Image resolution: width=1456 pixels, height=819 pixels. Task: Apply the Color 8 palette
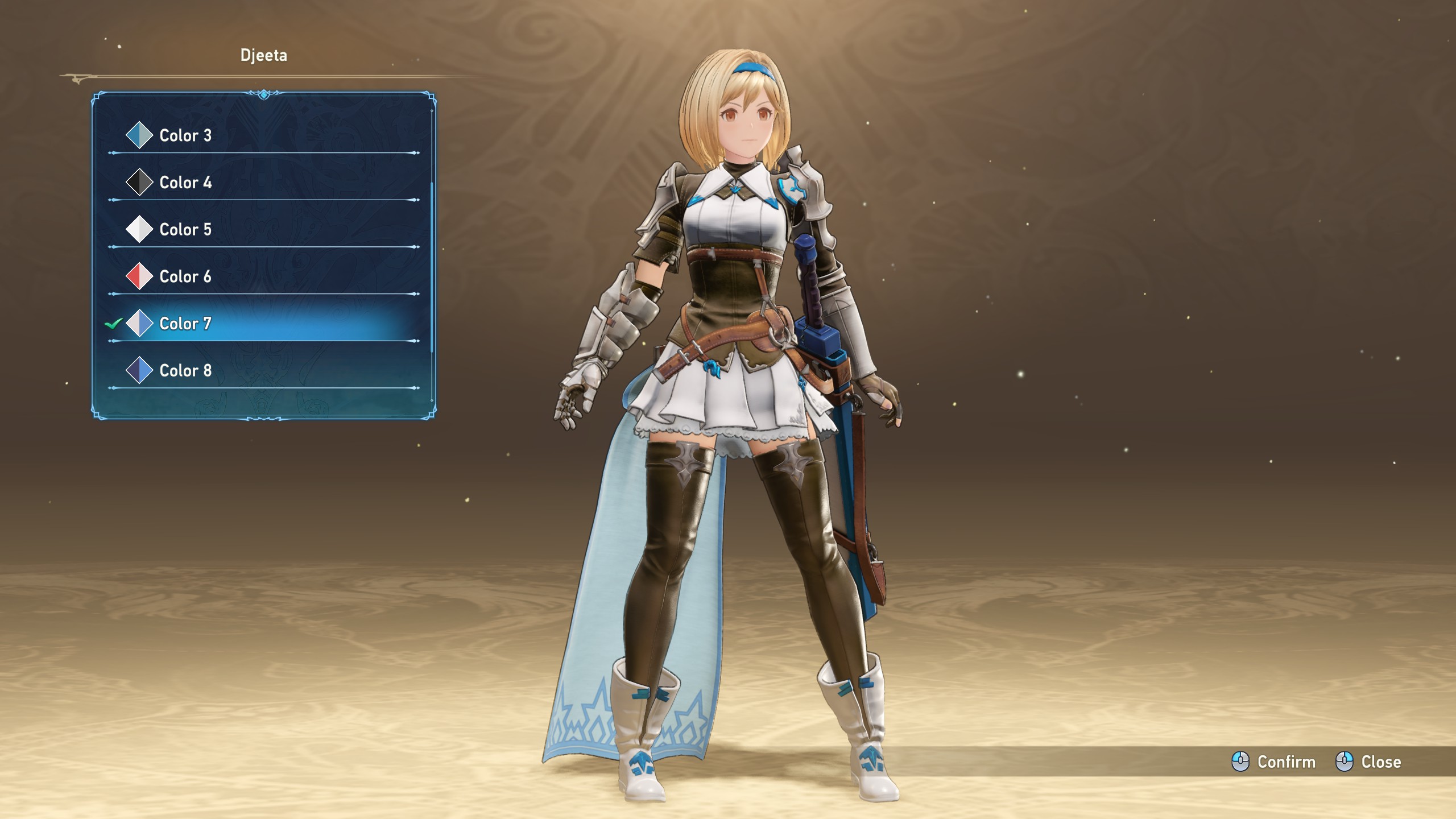click(185, 371)
